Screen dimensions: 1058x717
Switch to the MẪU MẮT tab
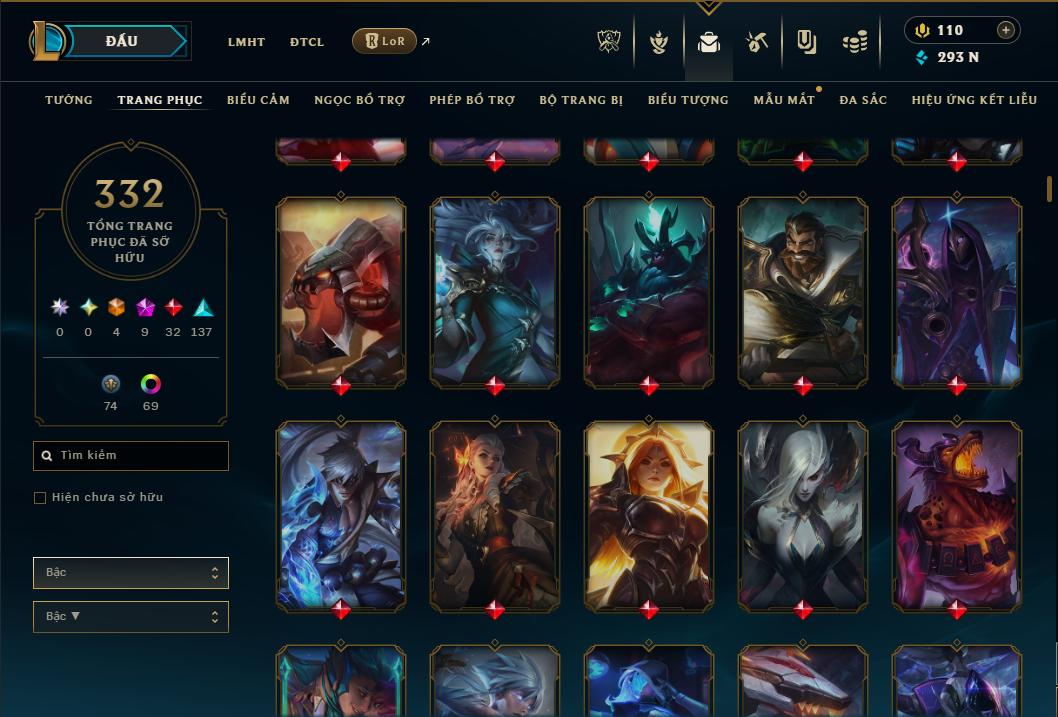click(x=784, y=100)
